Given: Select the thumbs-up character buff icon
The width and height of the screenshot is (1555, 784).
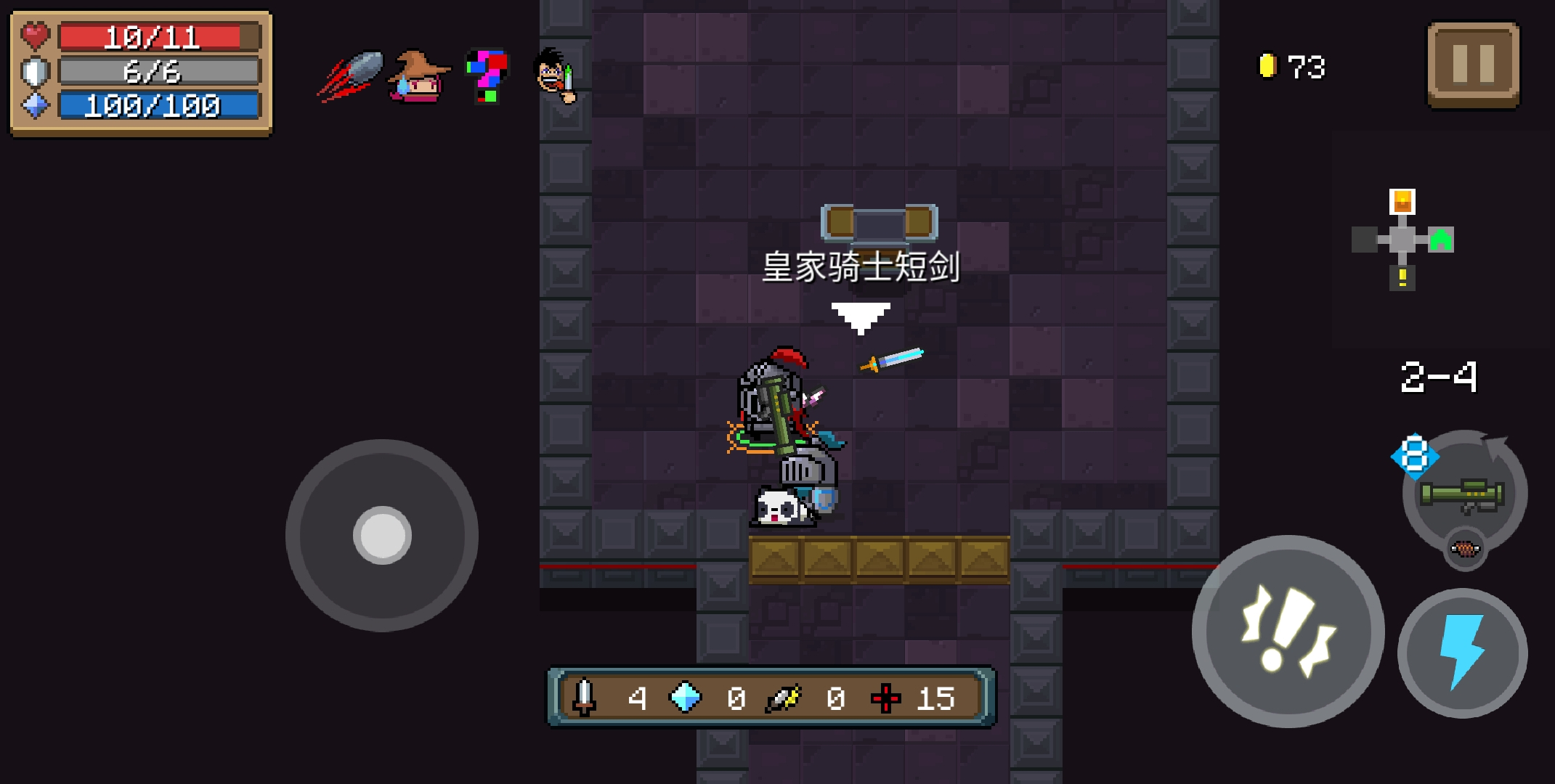Looking at the screenshot, I should (x=556, y=75).
